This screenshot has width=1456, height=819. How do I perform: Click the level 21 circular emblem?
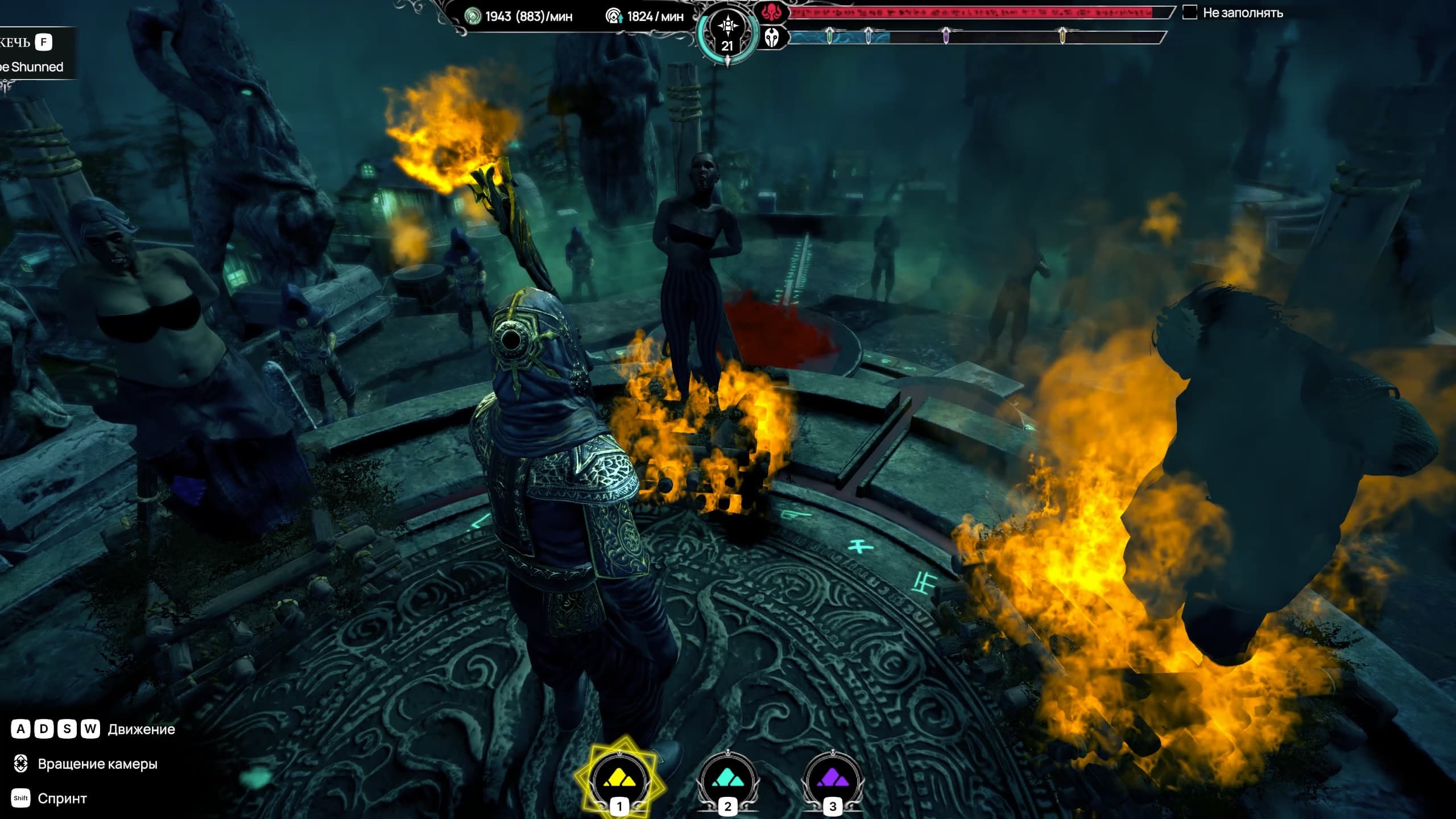tap(728, 33)
